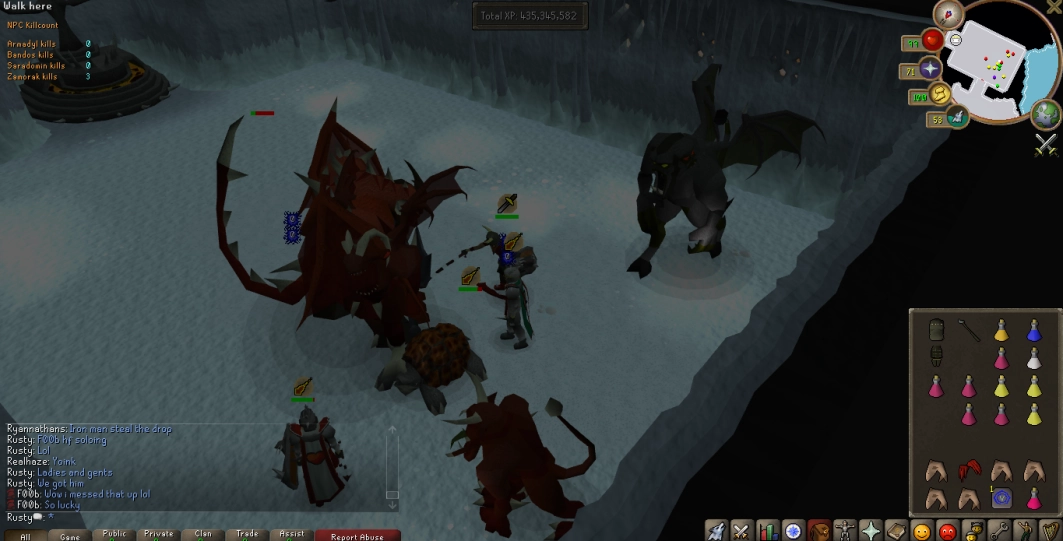The image size is (1063, 541).
Task: Open the skills tab with bar chart icon
Action: [768, 530]
